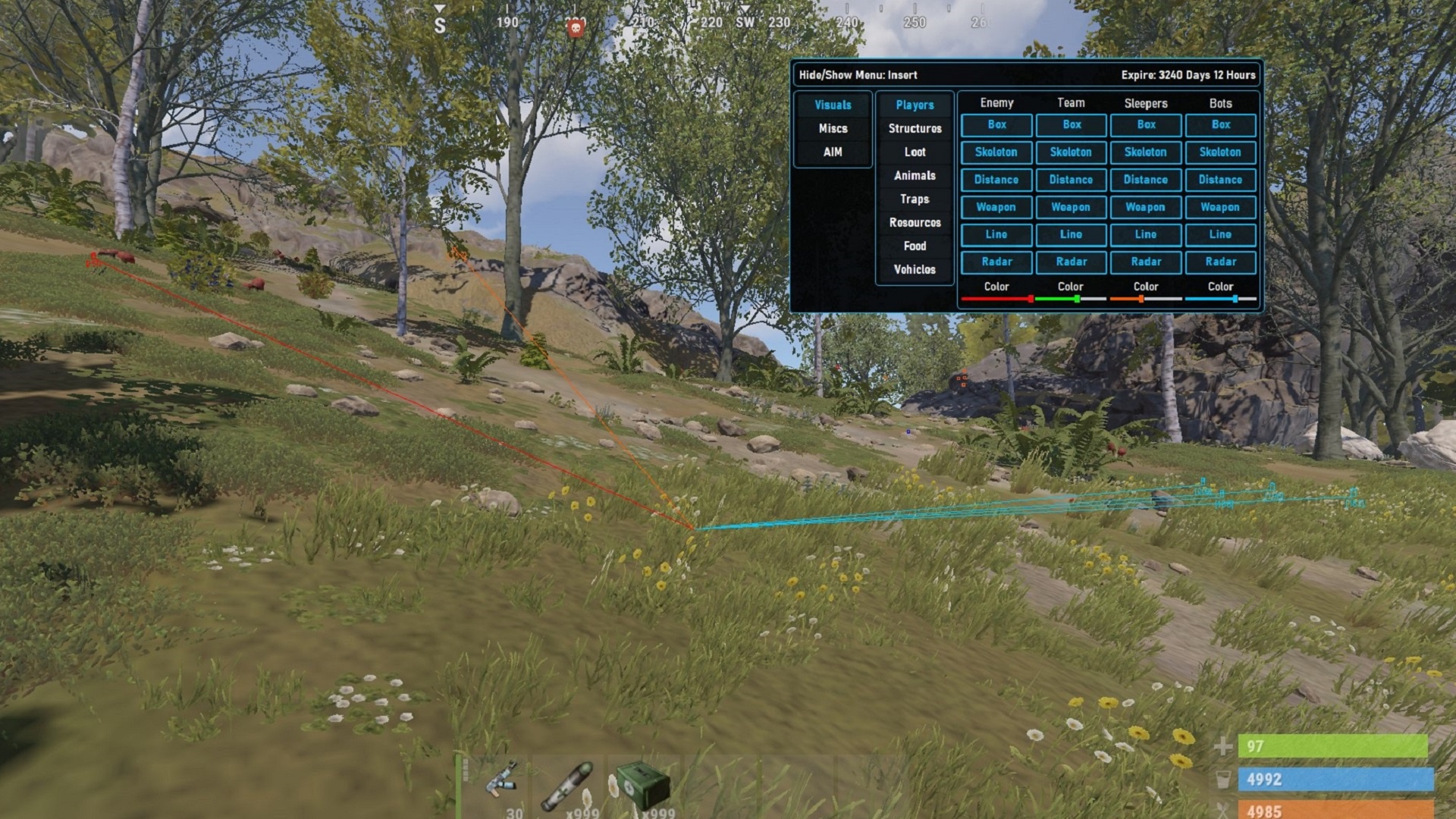Open the AIM tab
Screen dimensions: 1456x819
tap(833, 152)
